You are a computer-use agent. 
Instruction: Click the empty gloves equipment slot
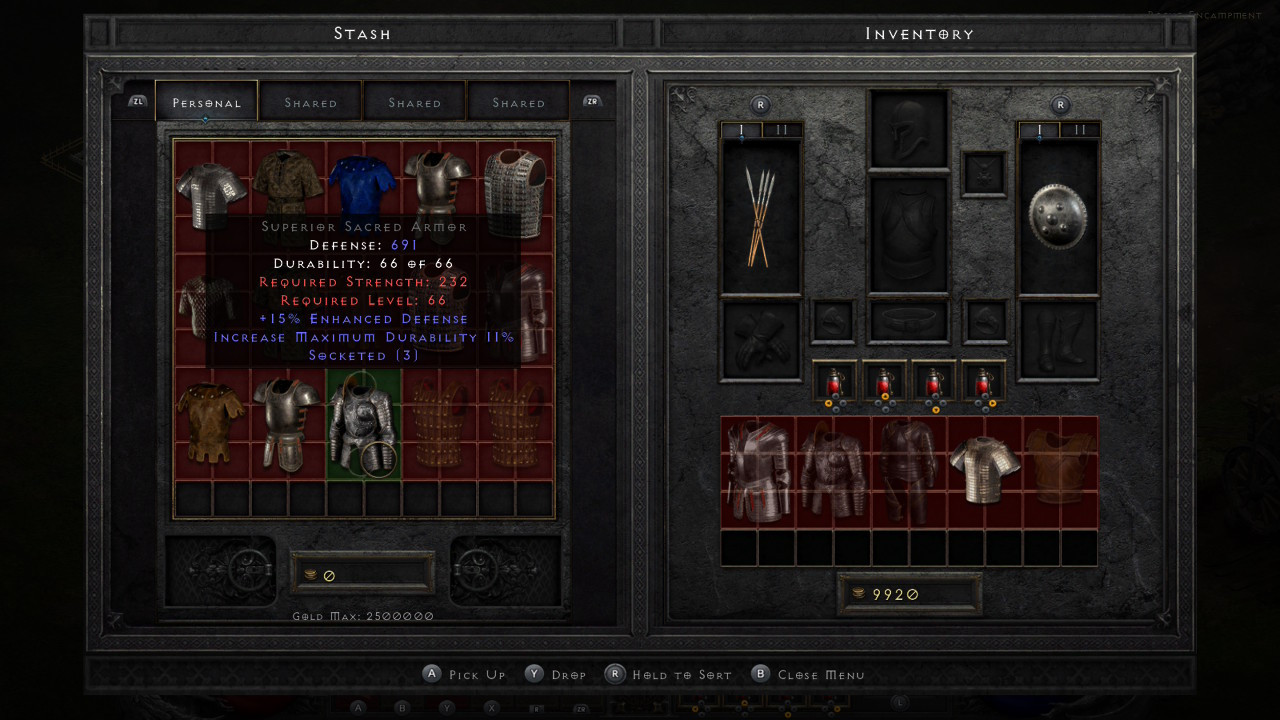click(x=761, y=340)
